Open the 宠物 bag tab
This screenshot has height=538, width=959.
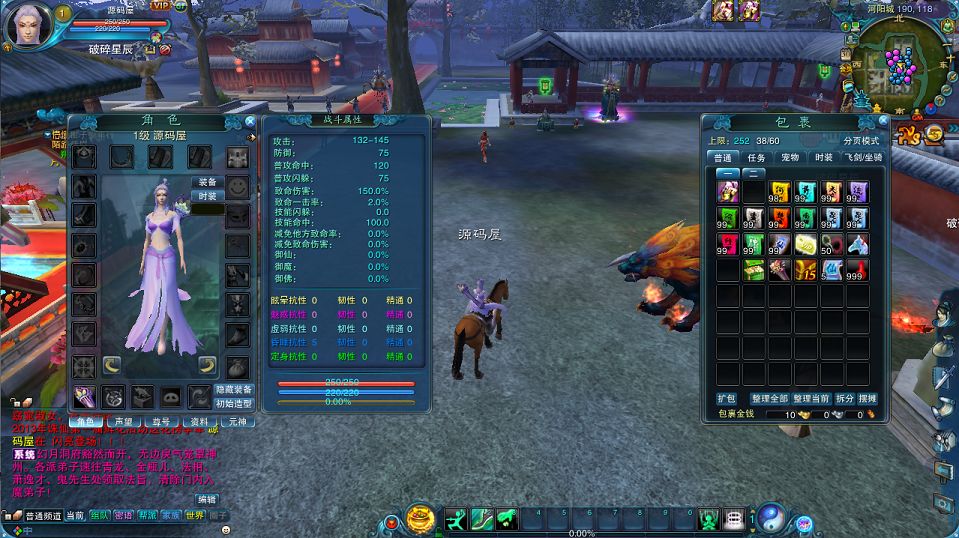[790, 157]
